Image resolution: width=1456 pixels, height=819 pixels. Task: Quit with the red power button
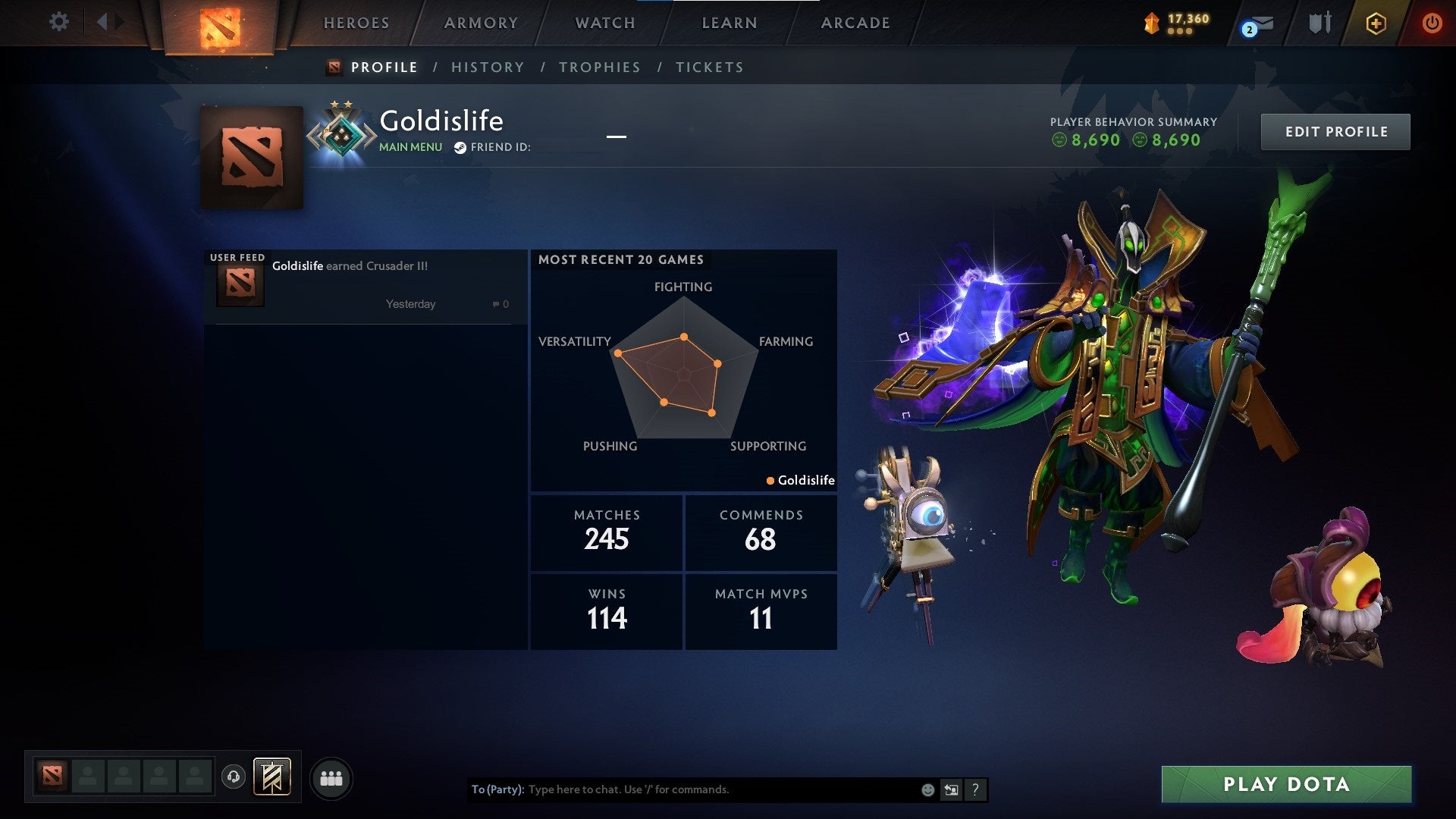(x=1432, y=24)
